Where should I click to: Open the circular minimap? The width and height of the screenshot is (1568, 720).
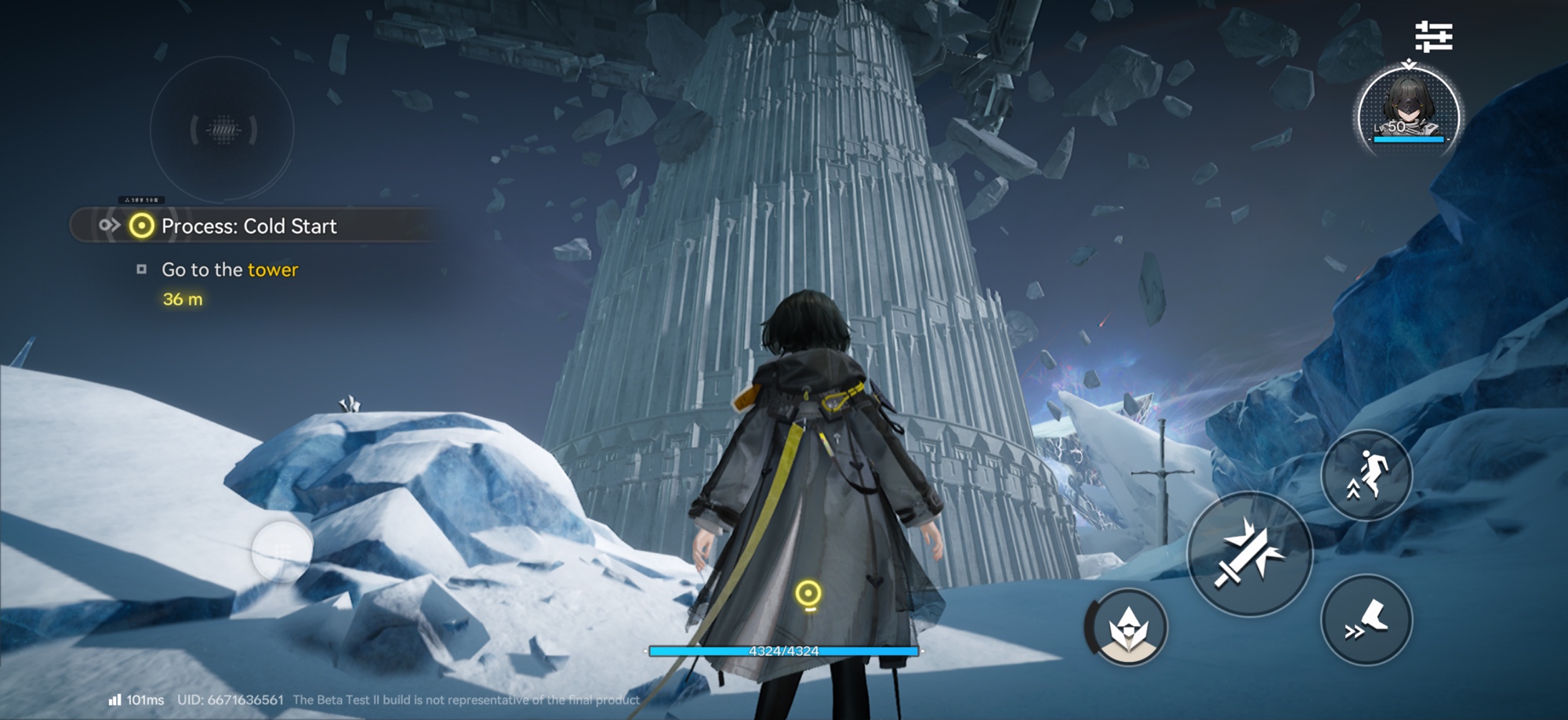coord(223,130)
